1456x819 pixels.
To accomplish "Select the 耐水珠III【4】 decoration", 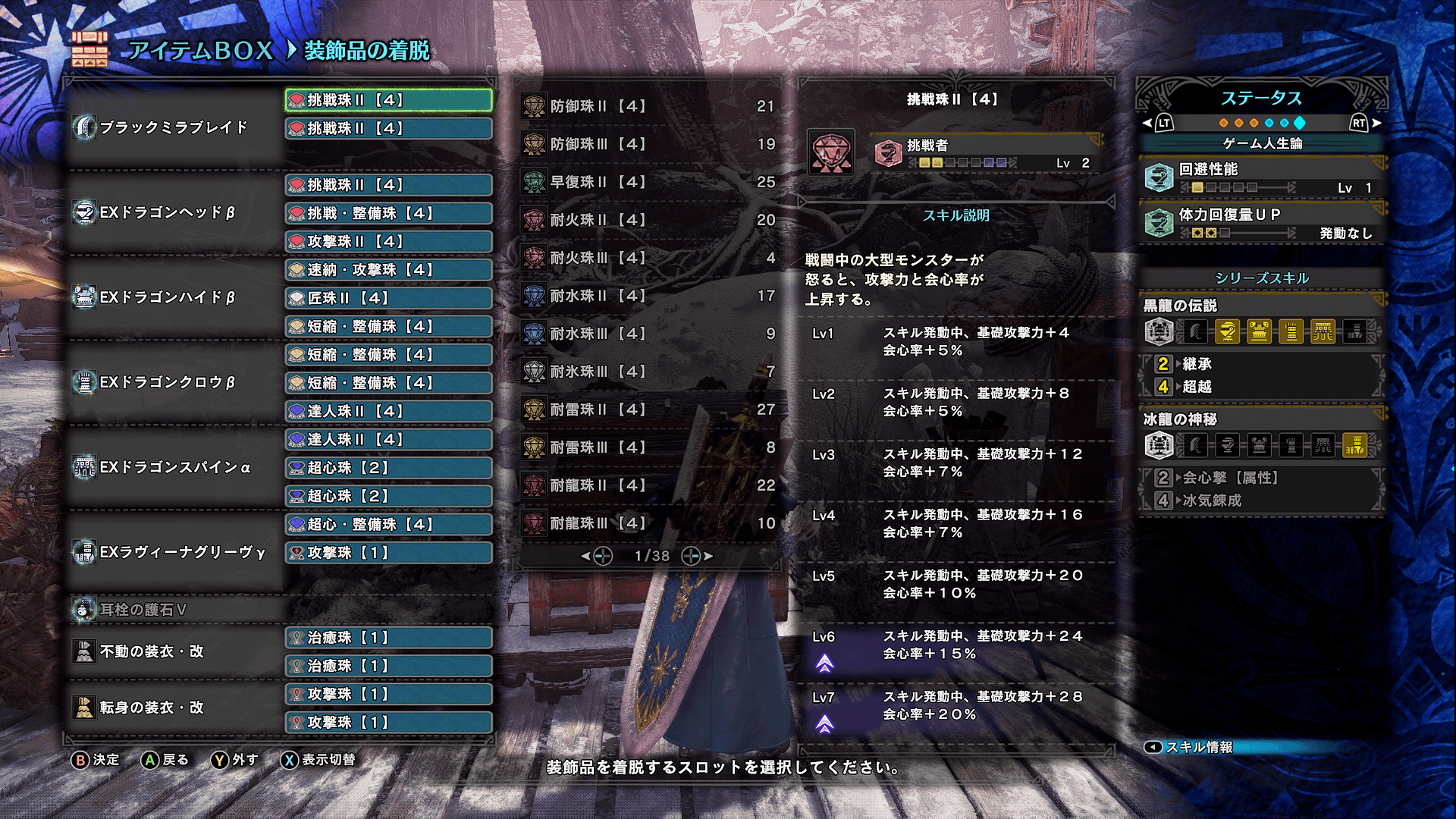I will 648,334.
